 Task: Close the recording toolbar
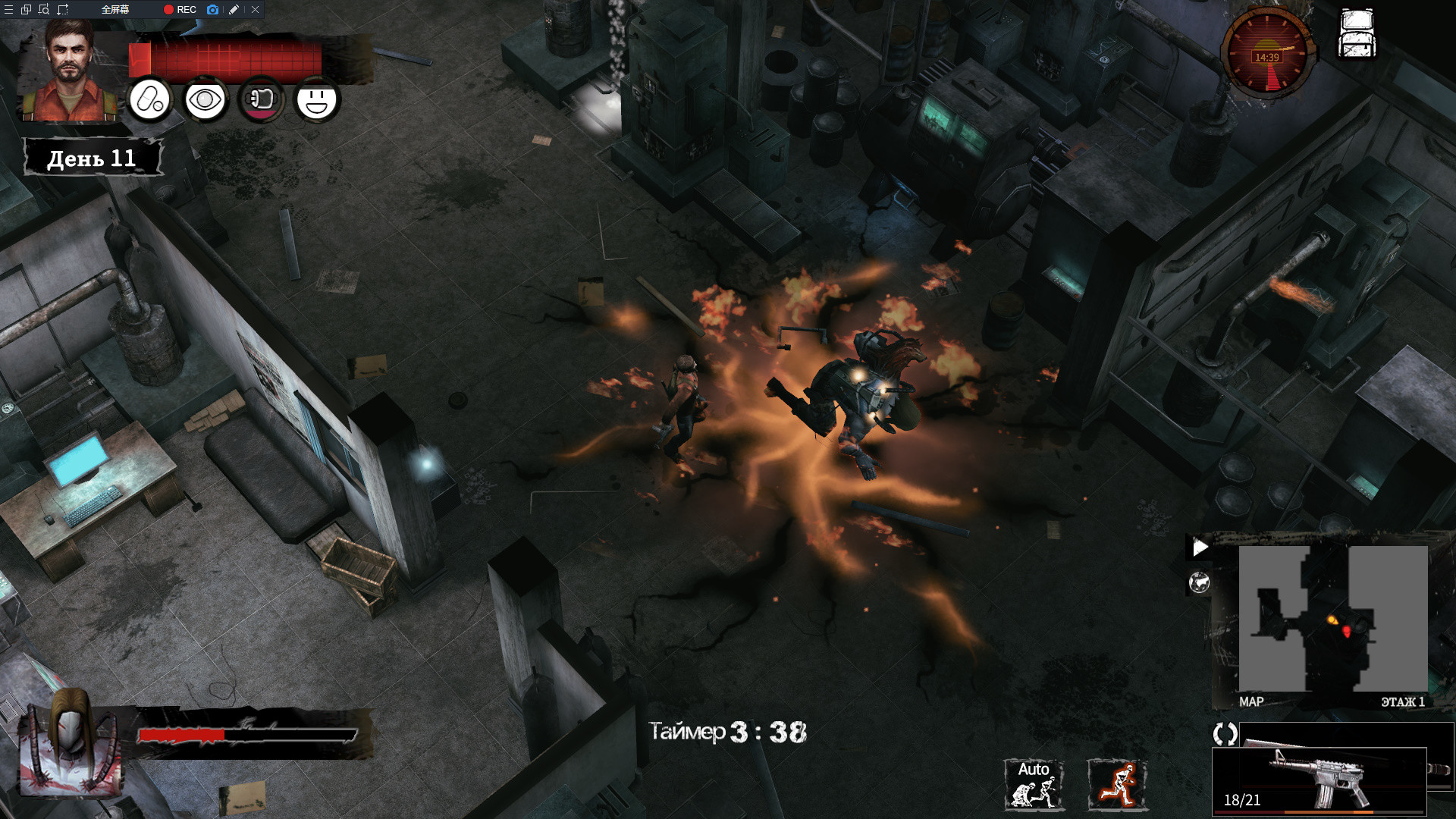click(256, 10)
